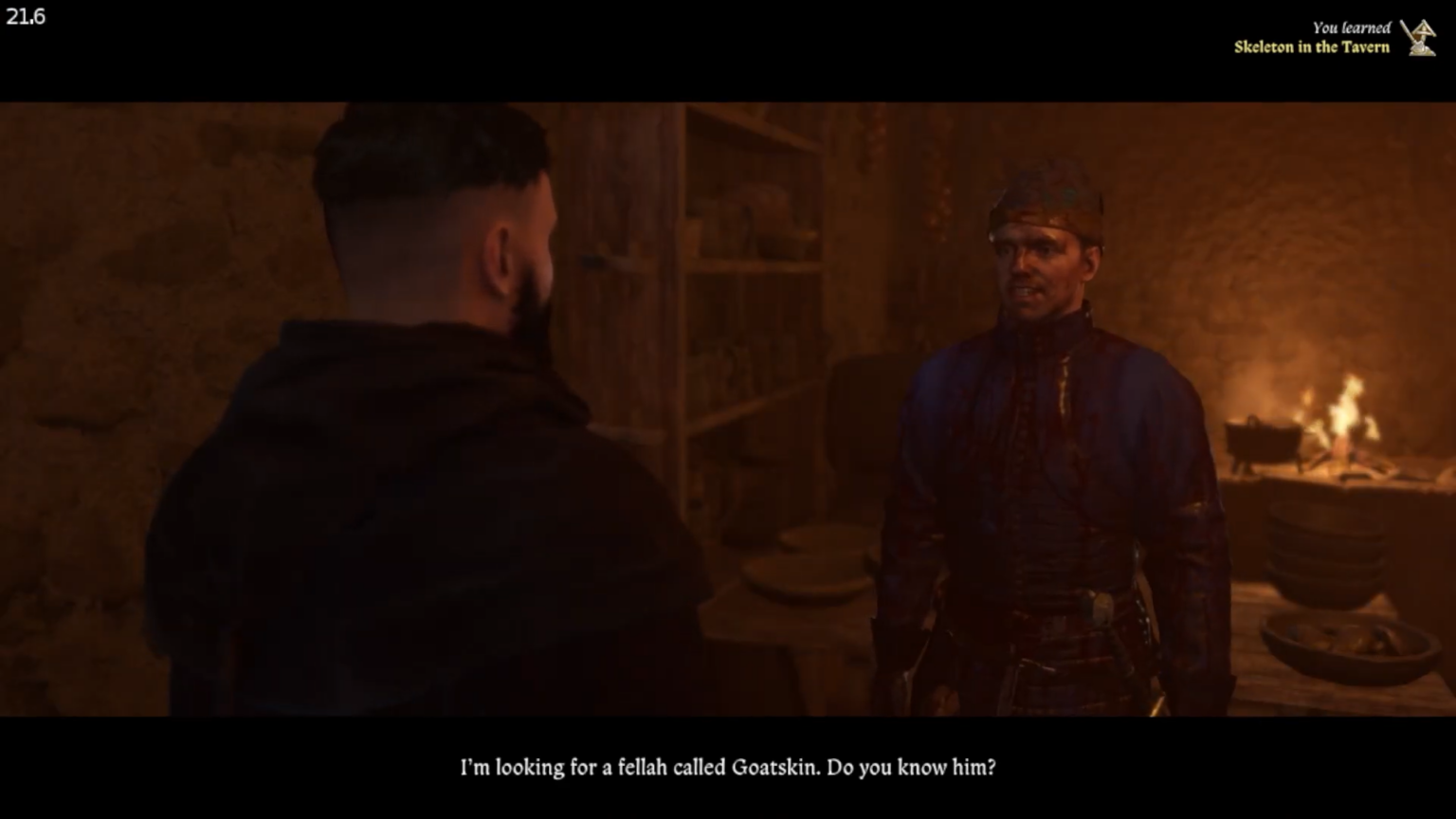Select the 'Skeleton in the Tavern' codex entry

click(x=1311, y=45)
